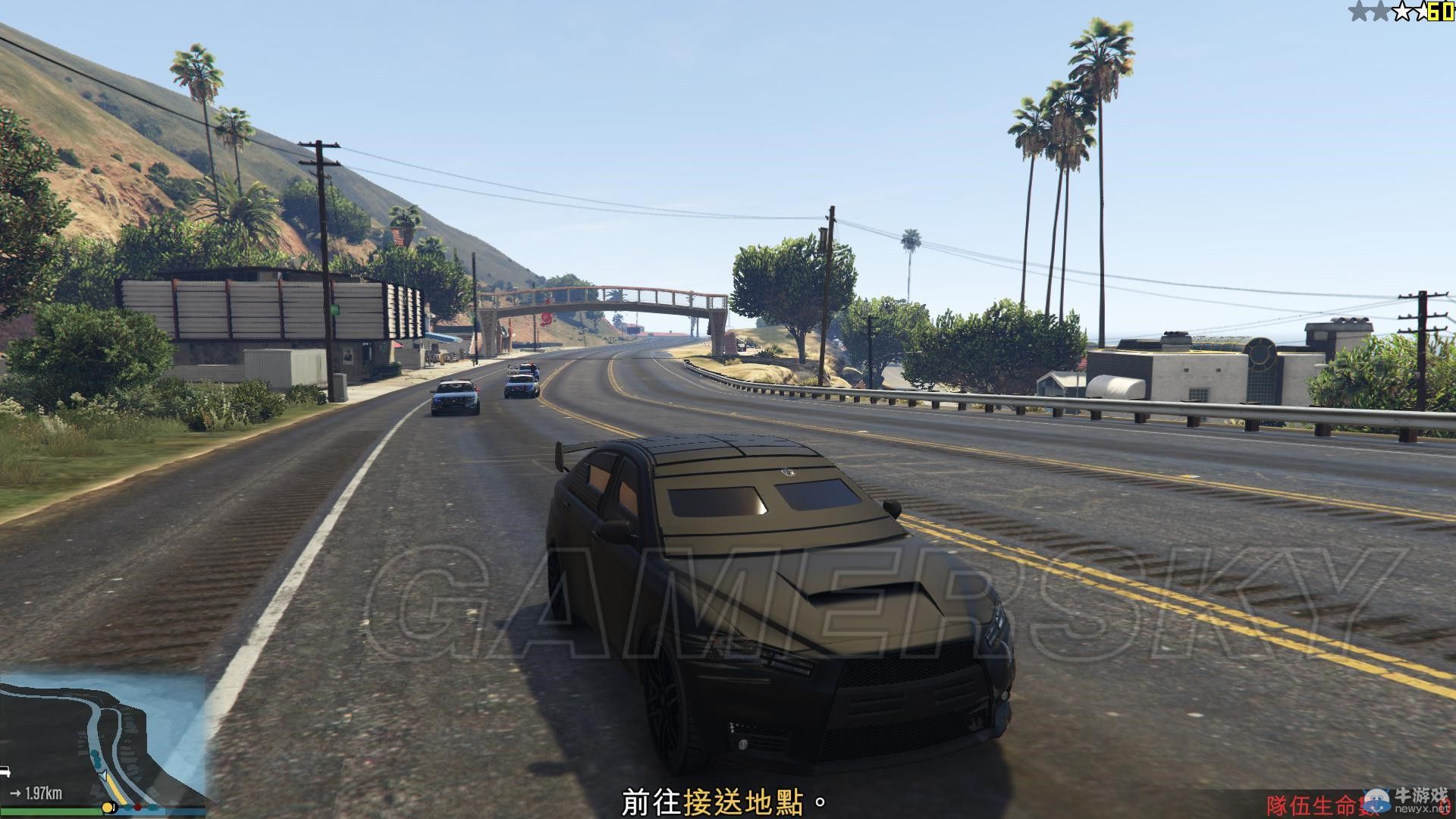
Task: Click the yellow 60 countdown timer top right
Action: tap(1441, 11)
